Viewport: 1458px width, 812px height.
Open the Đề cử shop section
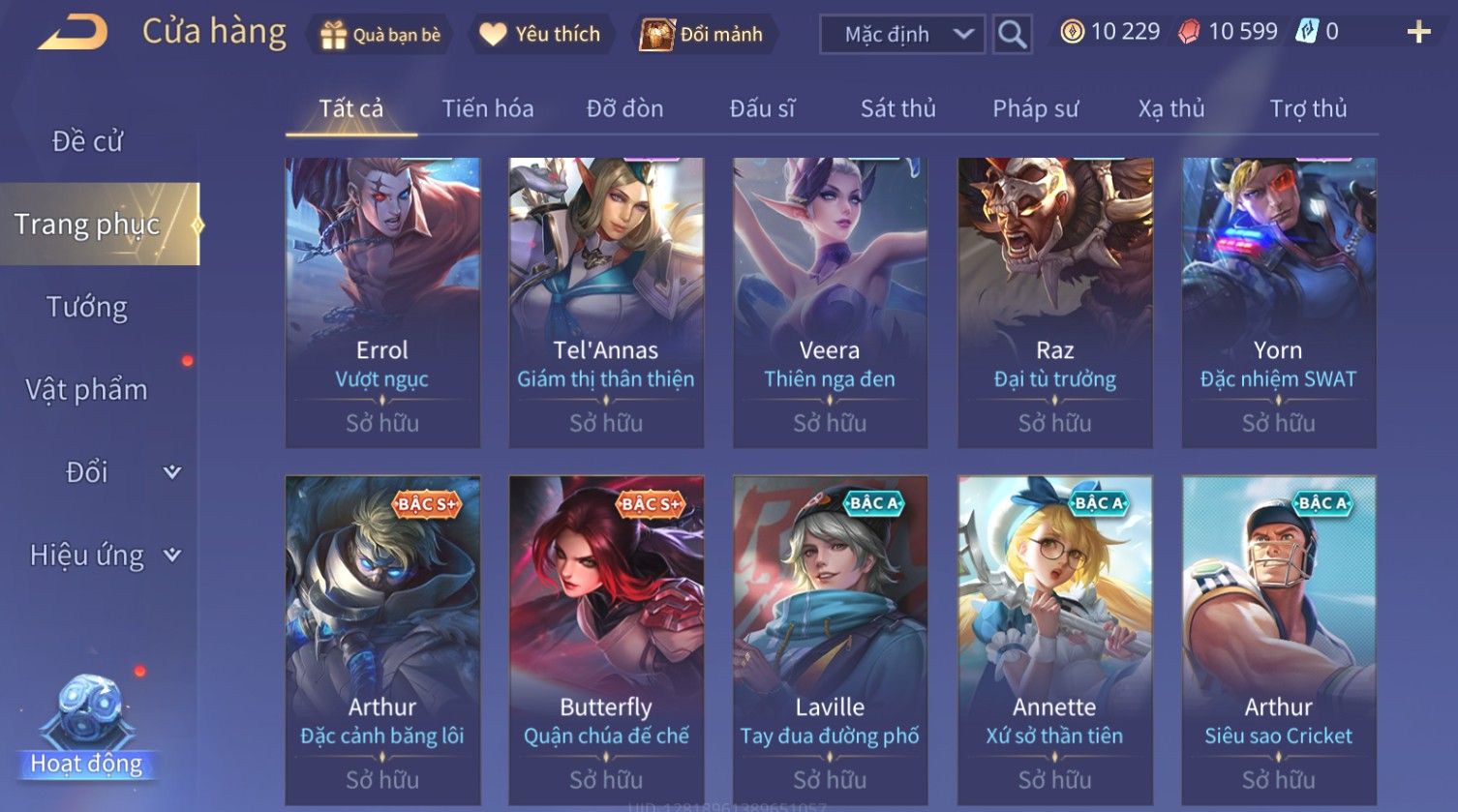tap(87, 141)
